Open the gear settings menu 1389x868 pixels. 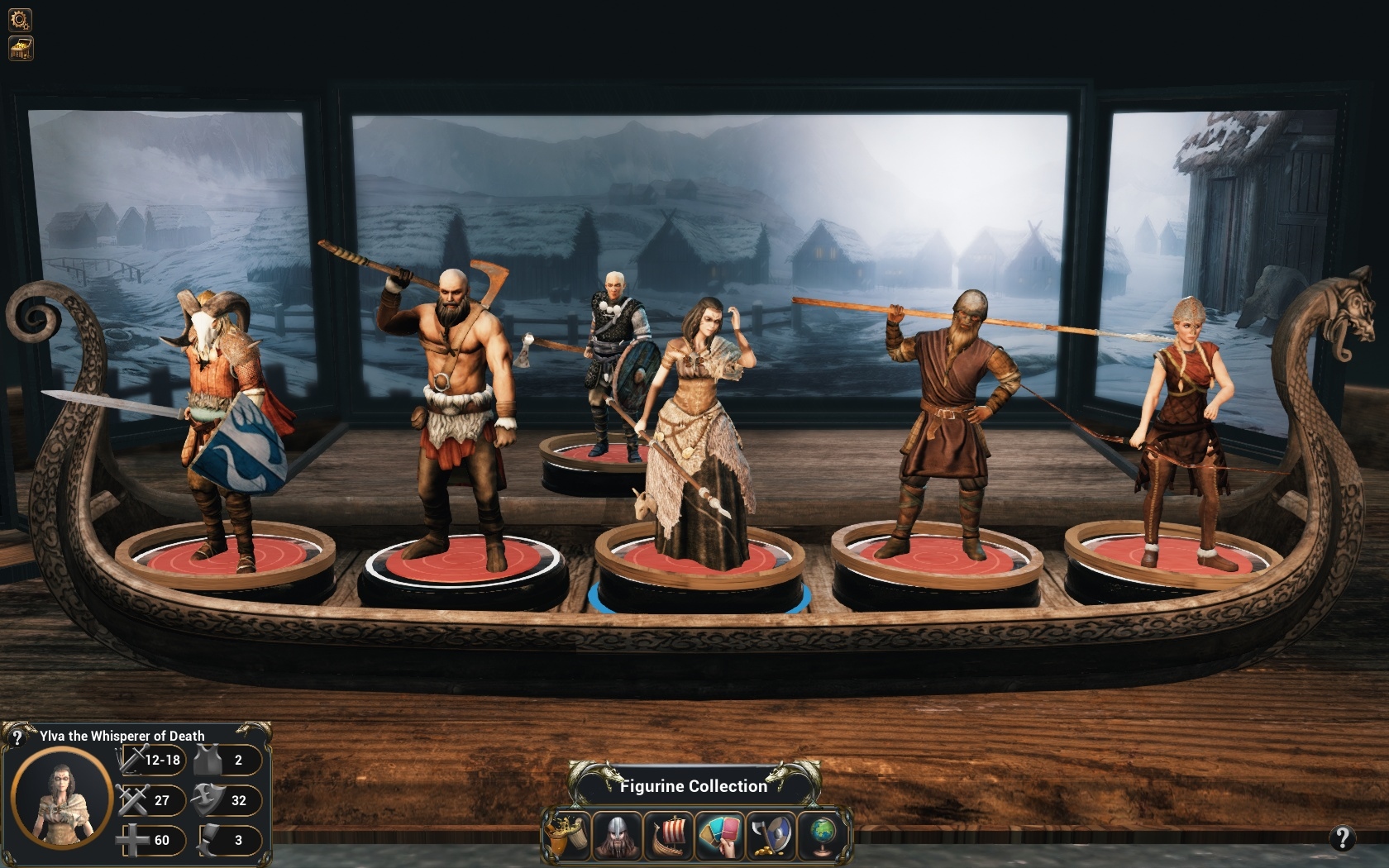coord(20,19)
